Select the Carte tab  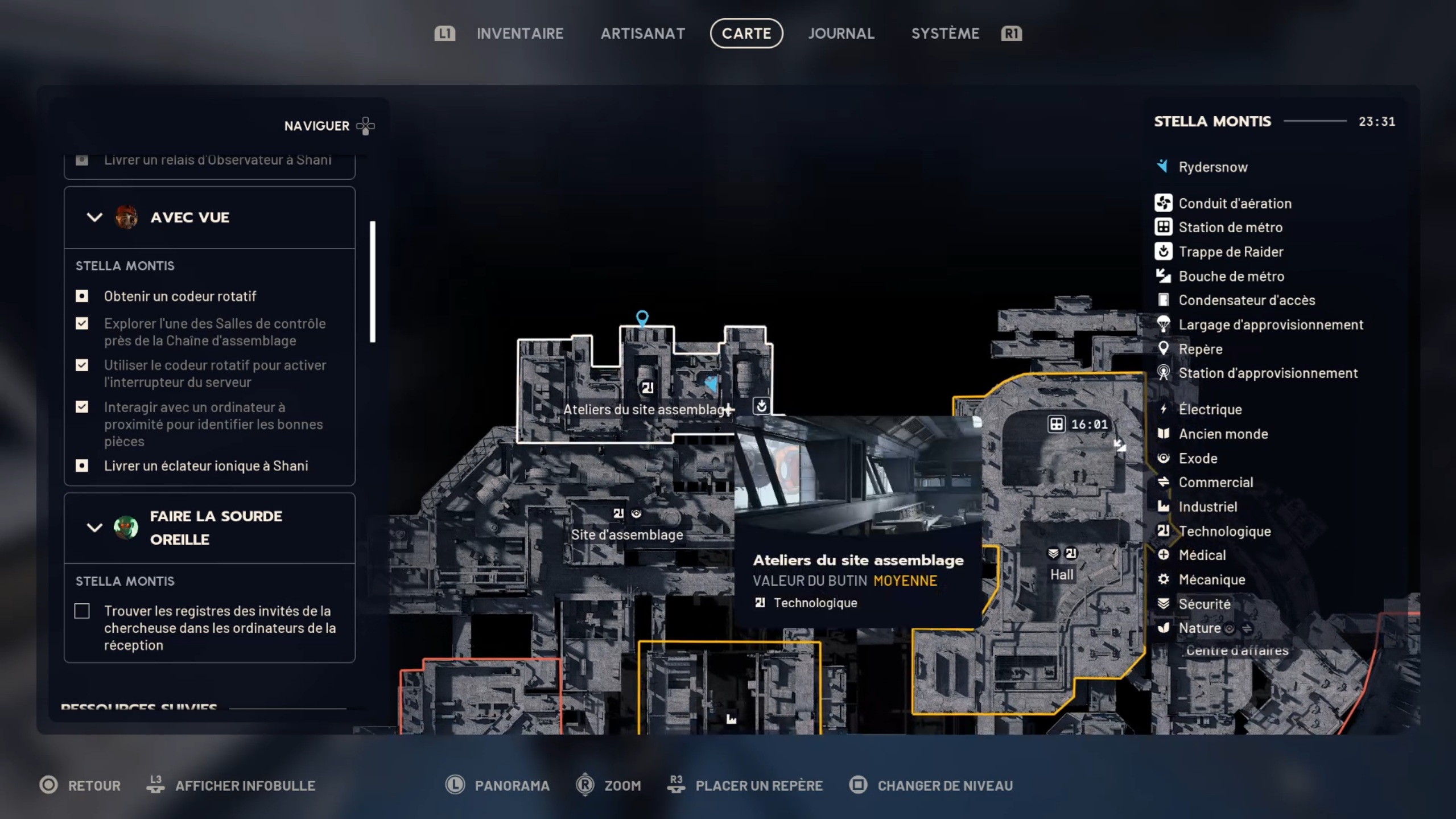[x=746, y=34]
